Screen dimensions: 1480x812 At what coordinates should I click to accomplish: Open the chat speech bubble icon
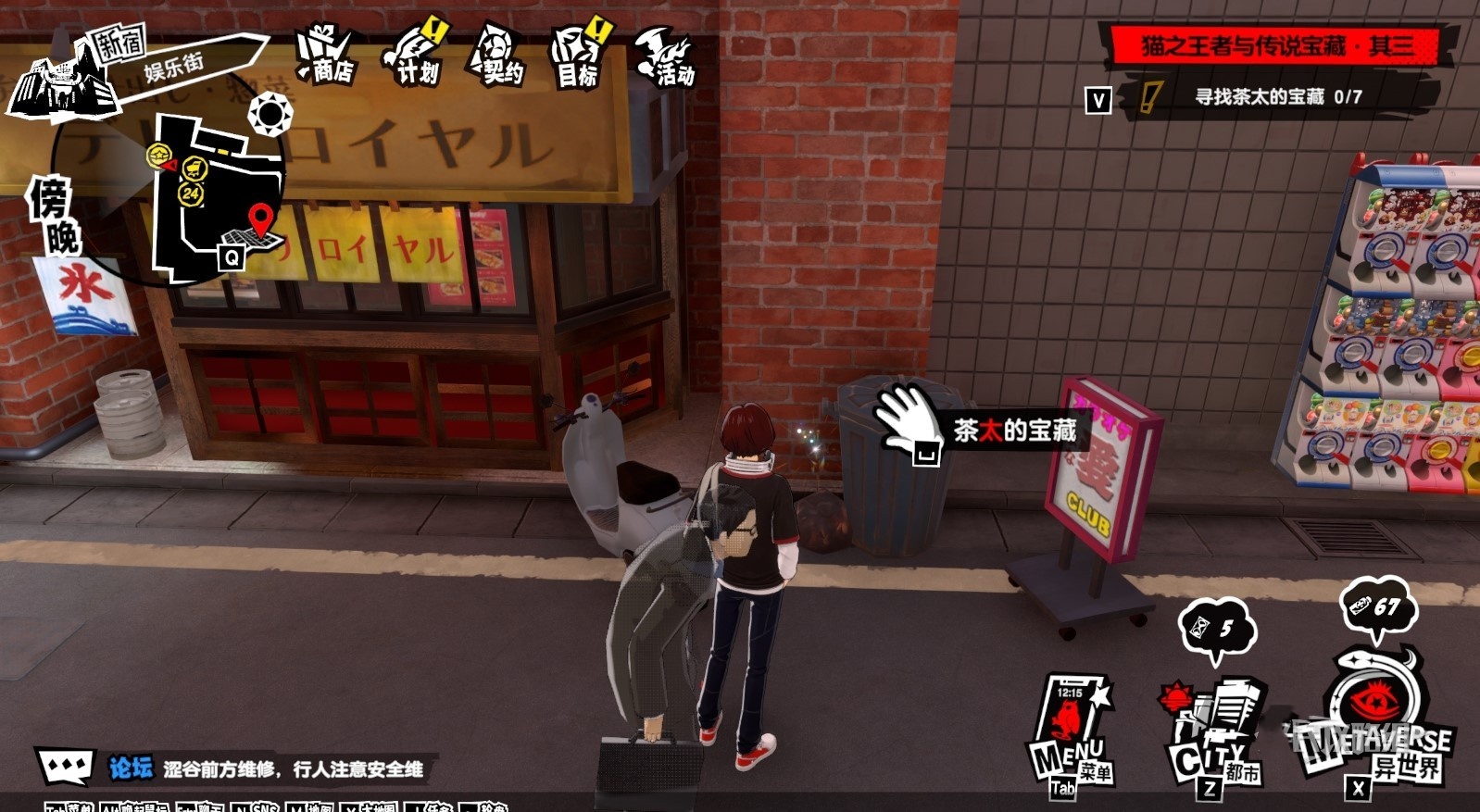tap(66, 766)
